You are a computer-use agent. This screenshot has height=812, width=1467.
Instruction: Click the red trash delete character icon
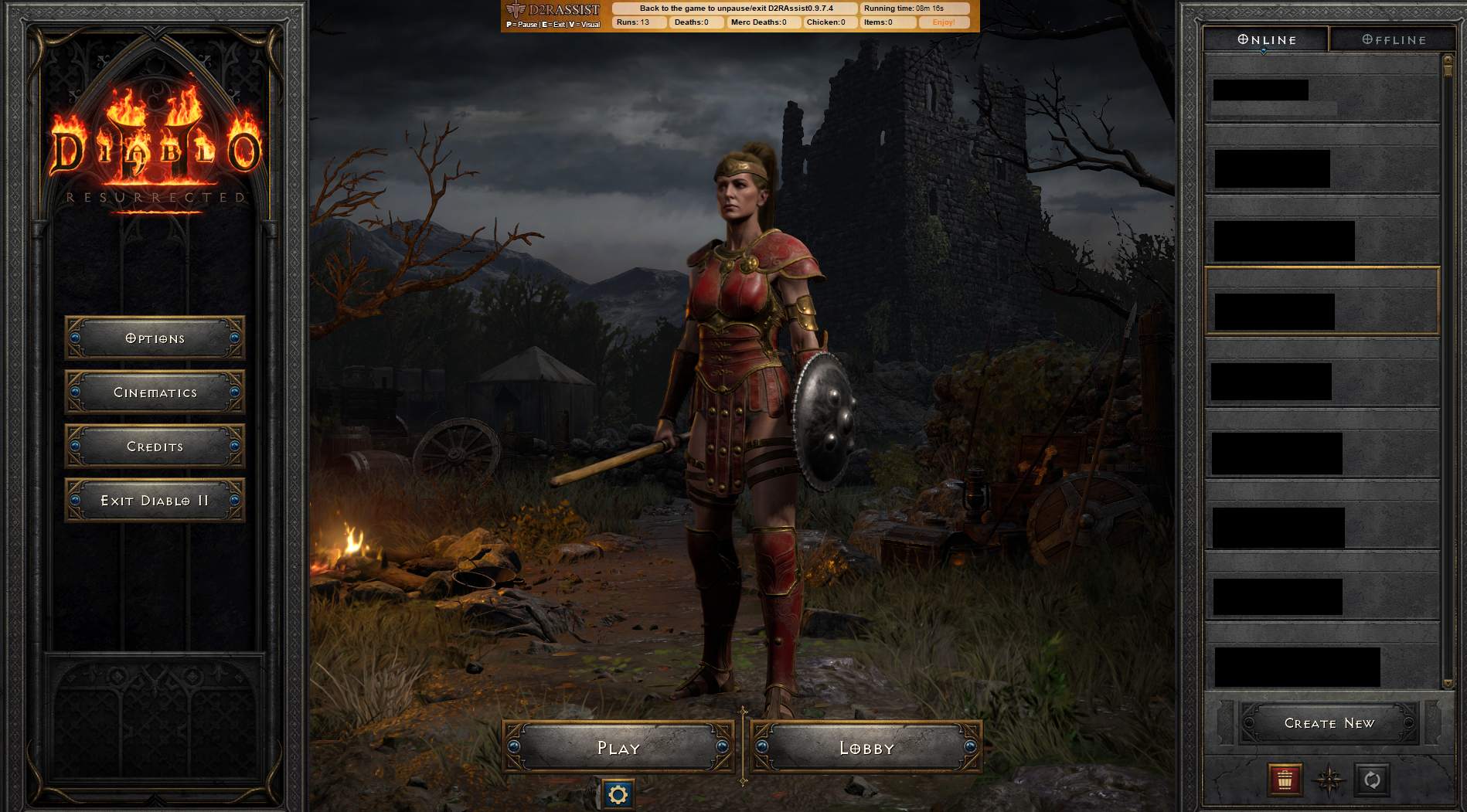1285,780
